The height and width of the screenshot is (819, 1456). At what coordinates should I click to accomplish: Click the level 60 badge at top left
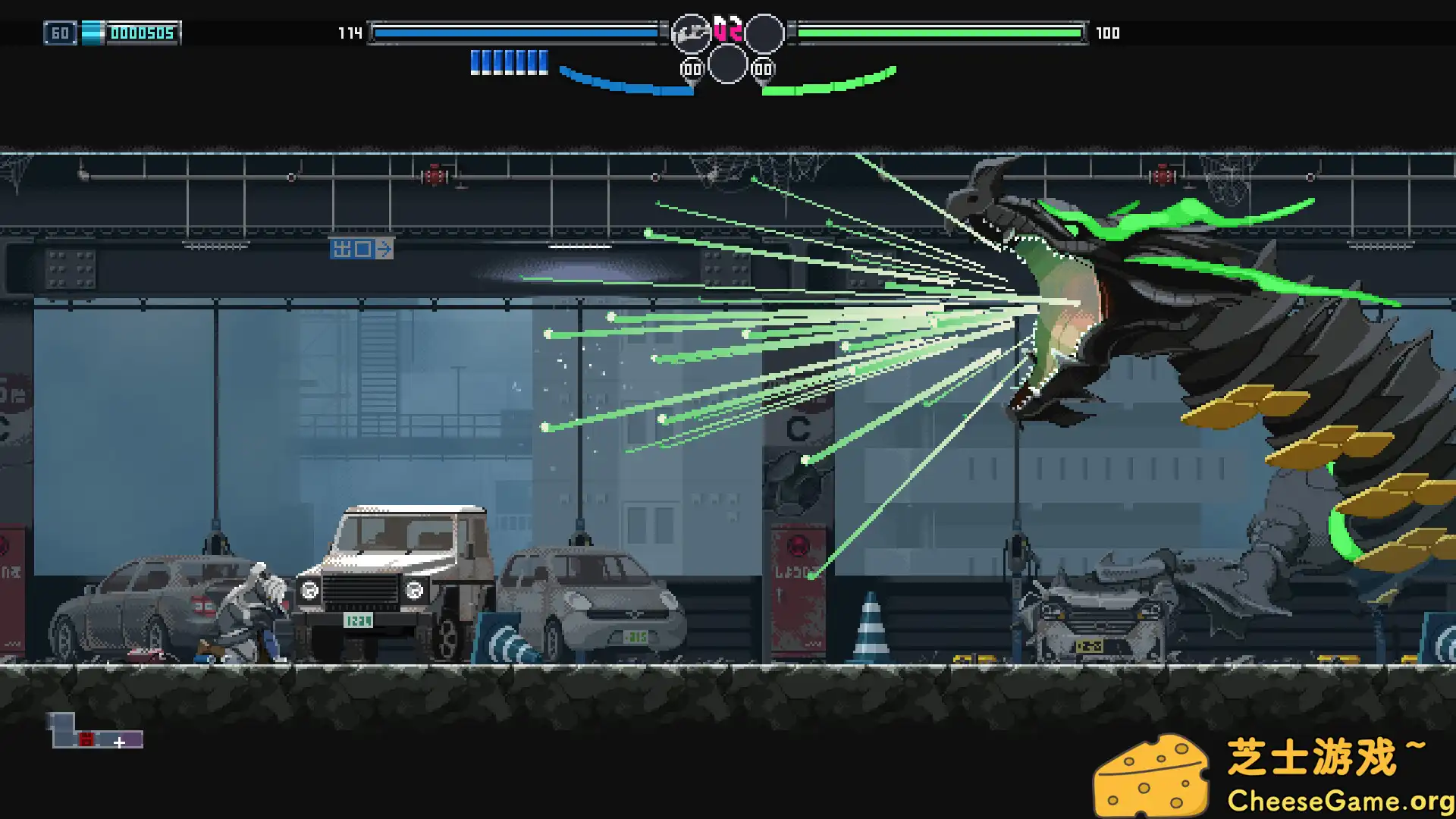[60, 33]
